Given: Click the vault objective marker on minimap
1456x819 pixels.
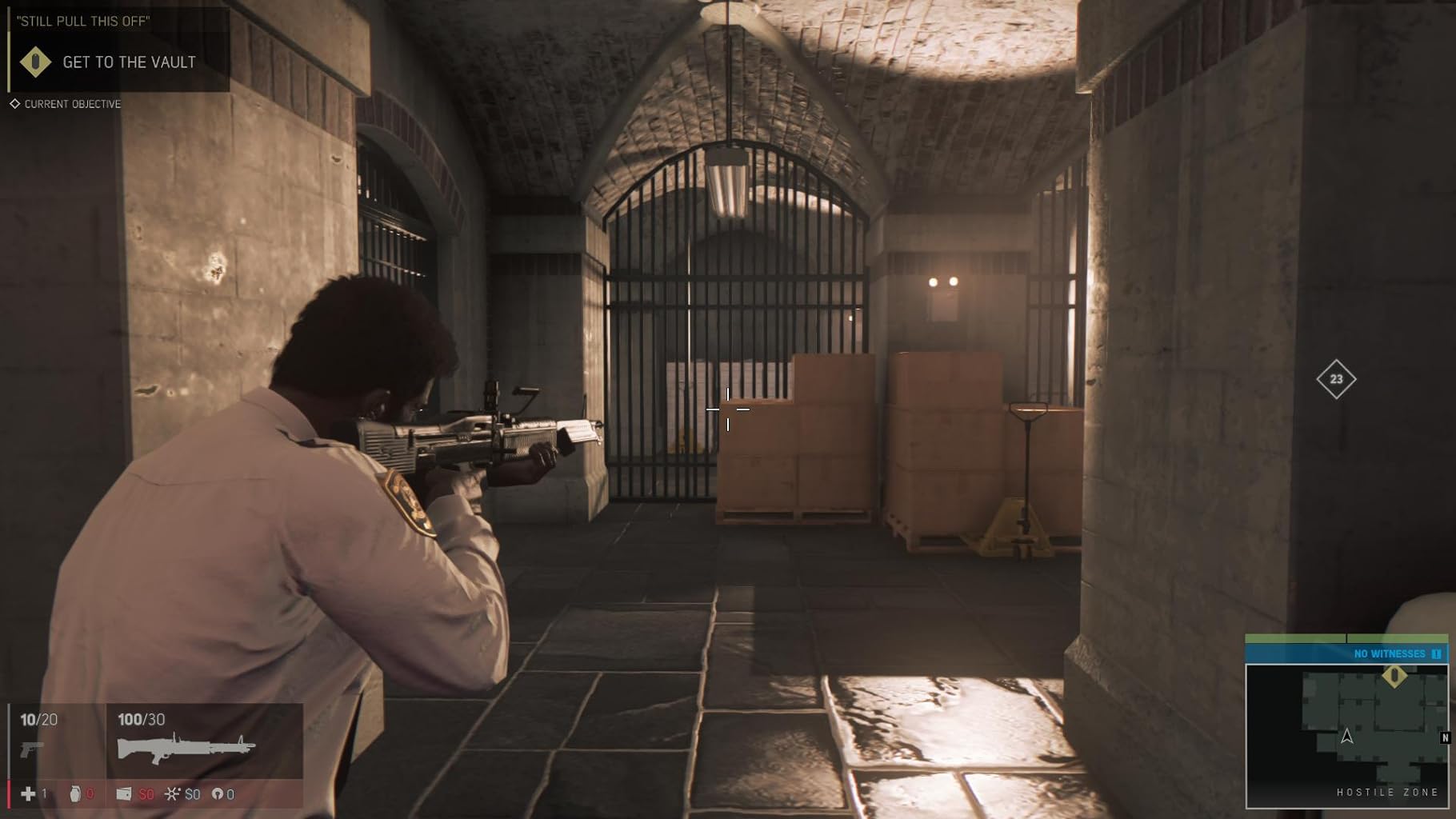Looking at the screenshot, I should 1394,677.
